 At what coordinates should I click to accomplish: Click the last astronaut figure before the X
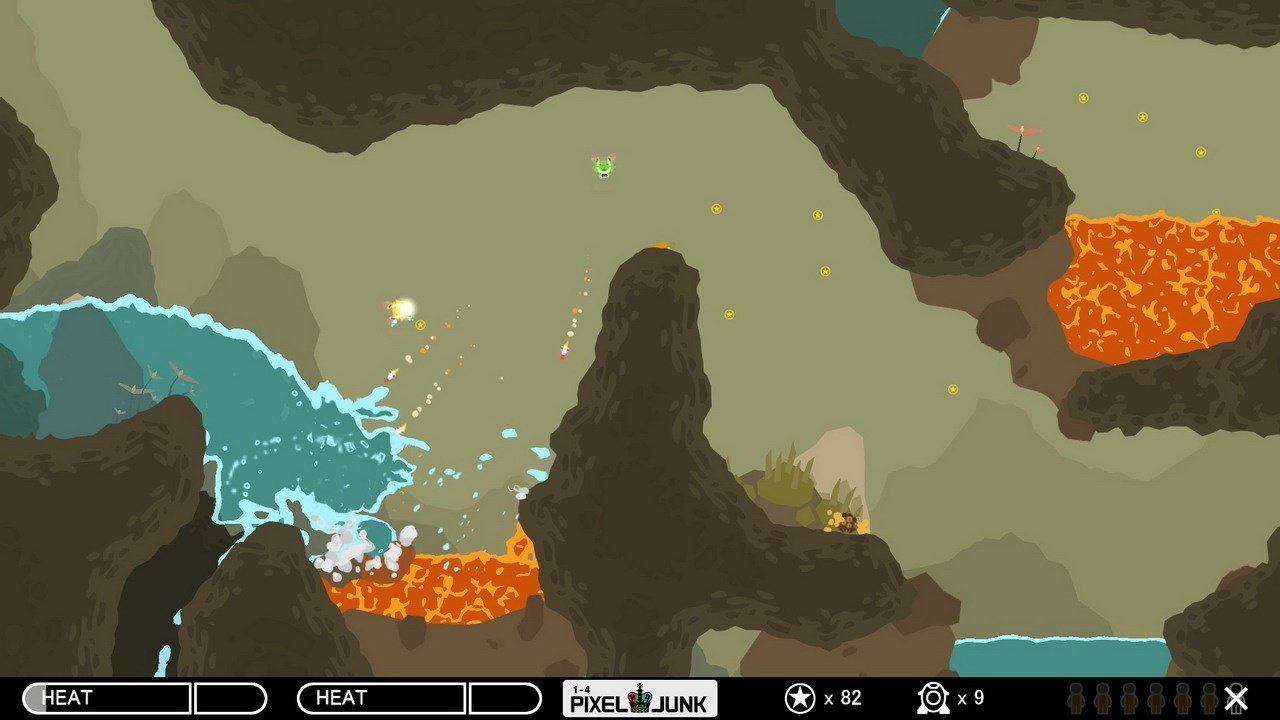click(1209, 697)
